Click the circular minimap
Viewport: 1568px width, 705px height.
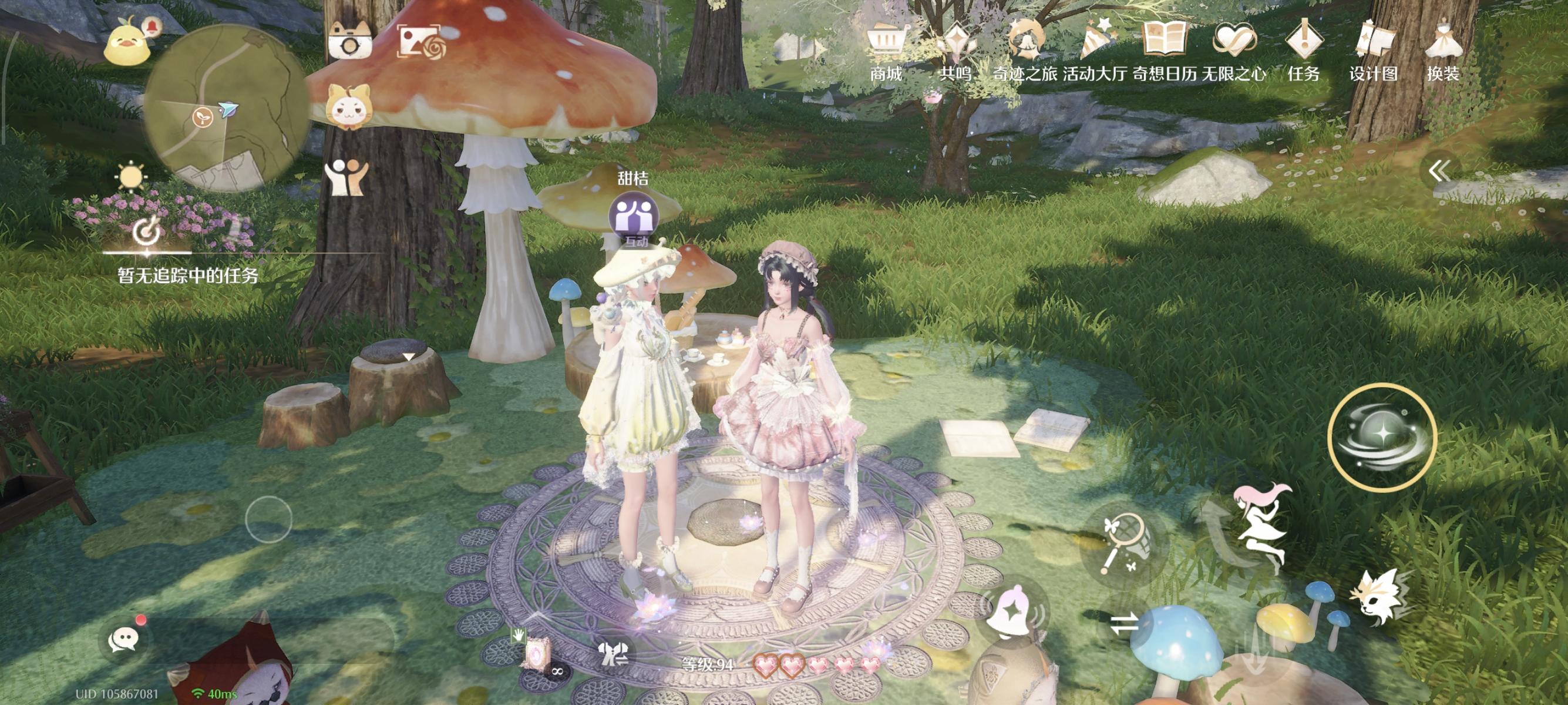tap(226, 110)
